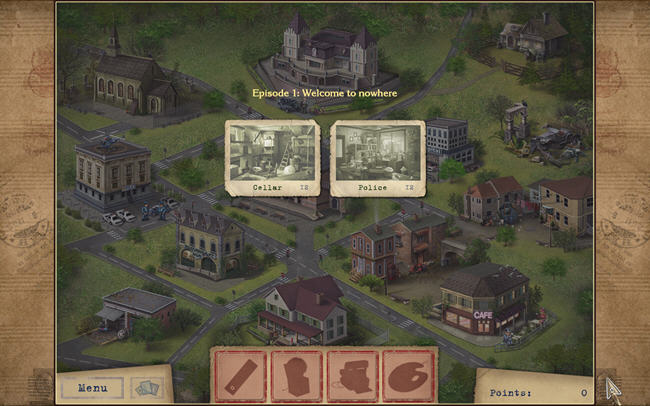Select the Police location photo
Viewport: 650px width, 406px height.
point(374,157)
